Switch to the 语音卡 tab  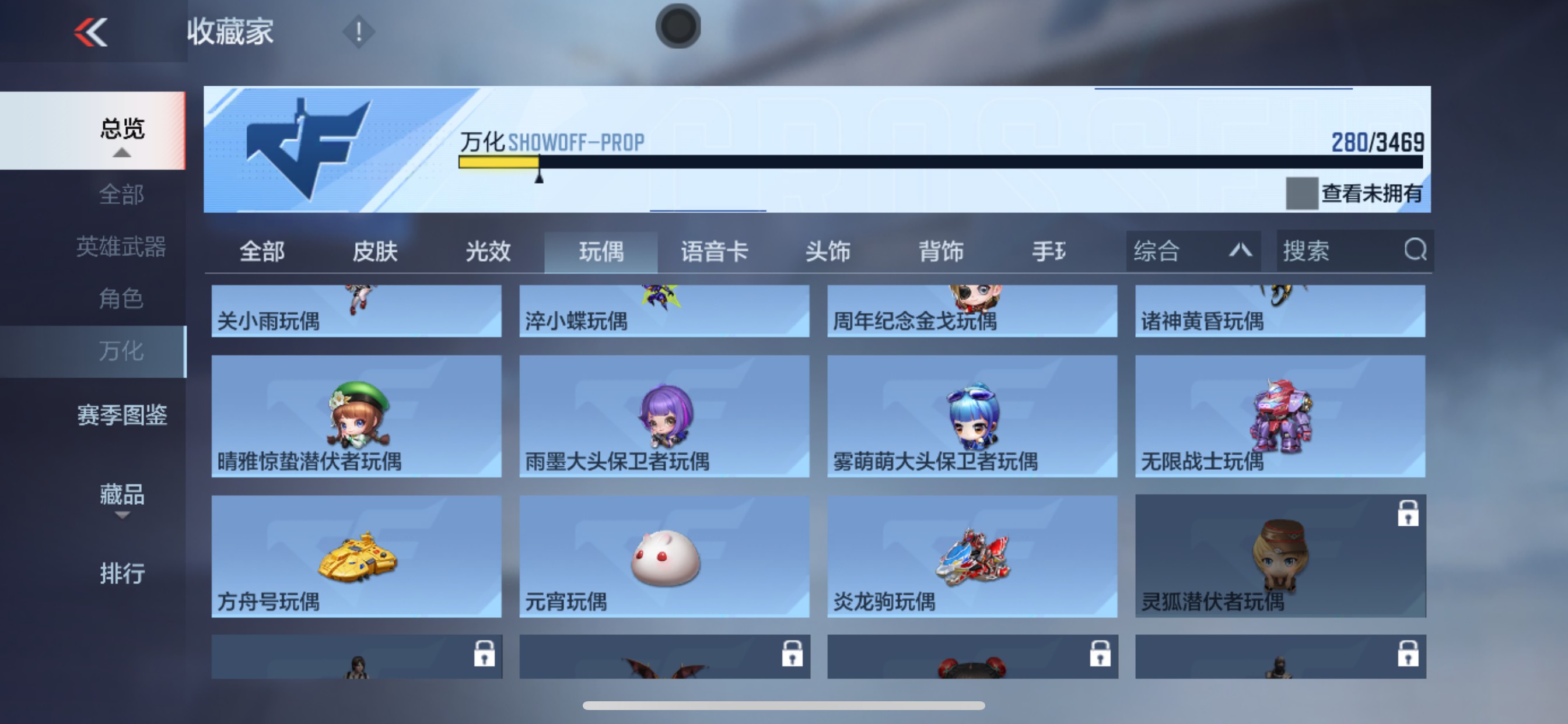[713, 251]
